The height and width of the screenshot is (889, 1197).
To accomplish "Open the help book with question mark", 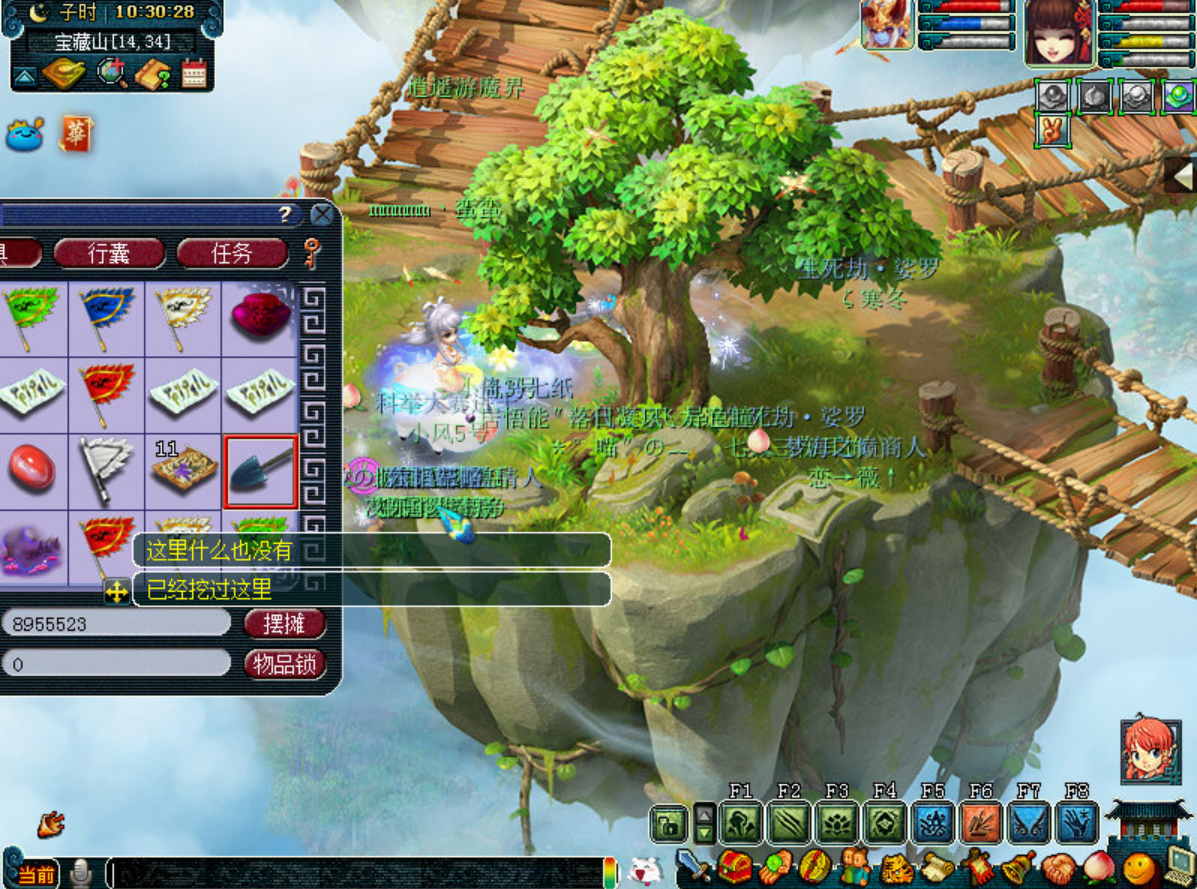I will point(152,73).
